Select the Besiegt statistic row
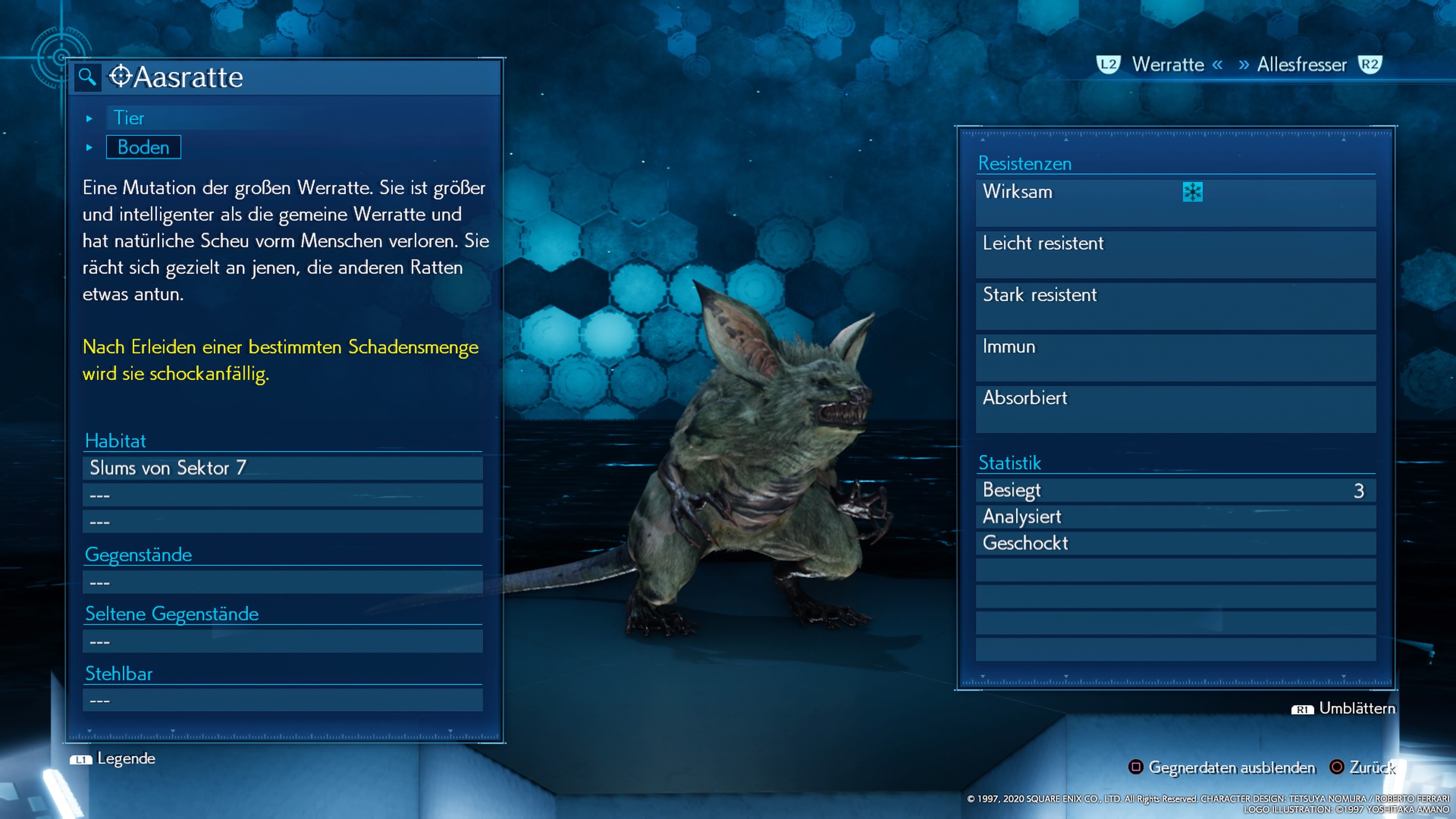1456x819 pixels. [1176, 490]
